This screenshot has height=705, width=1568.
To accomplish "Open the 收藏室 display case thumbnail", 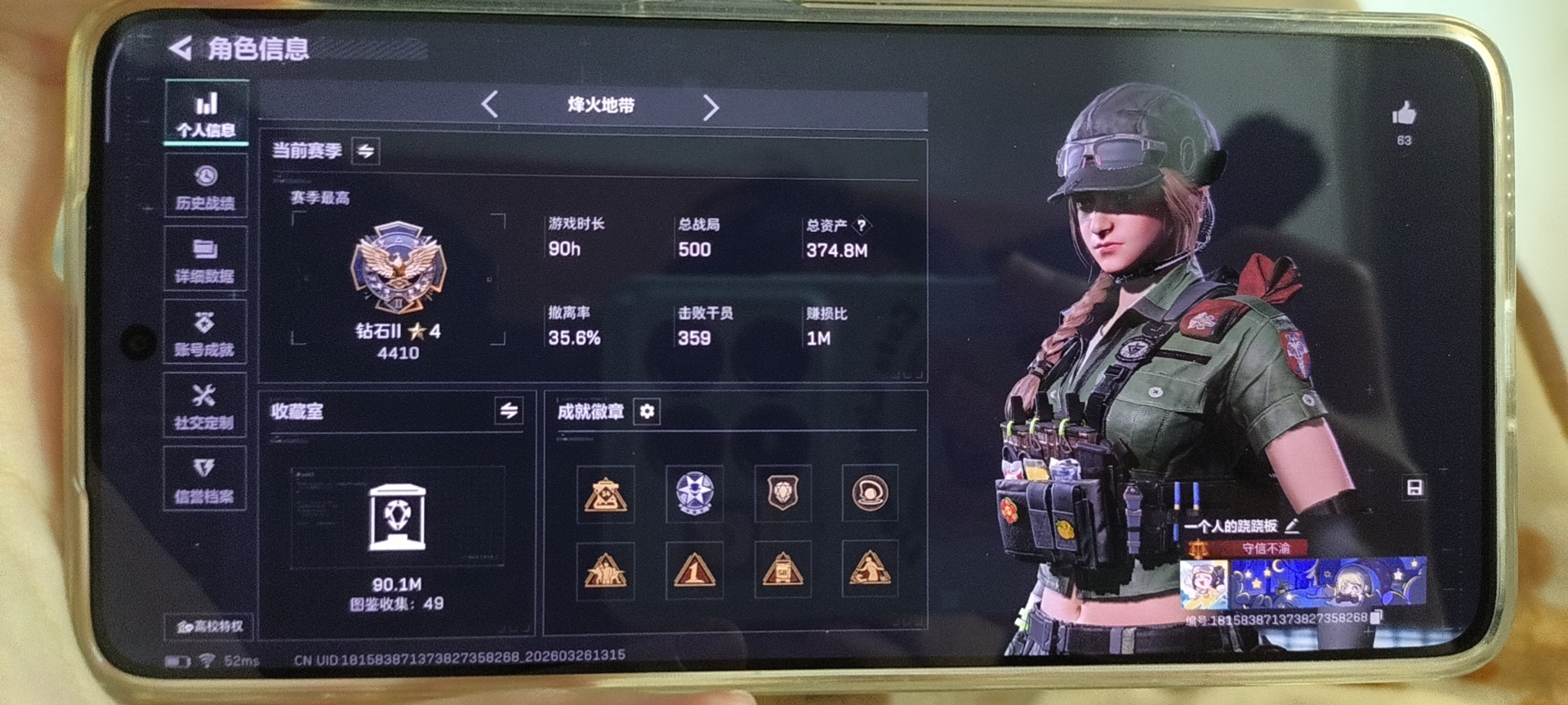I will [x=398, y=518].
